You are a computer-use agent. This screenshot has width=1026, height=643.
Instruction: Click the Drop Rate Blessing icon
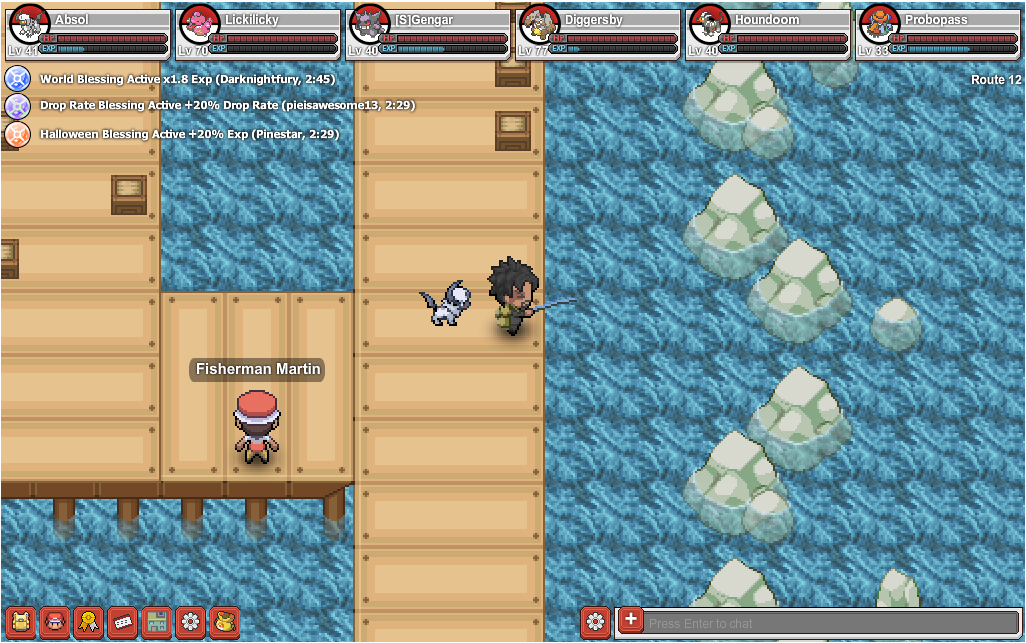click(x=18, y=106)
